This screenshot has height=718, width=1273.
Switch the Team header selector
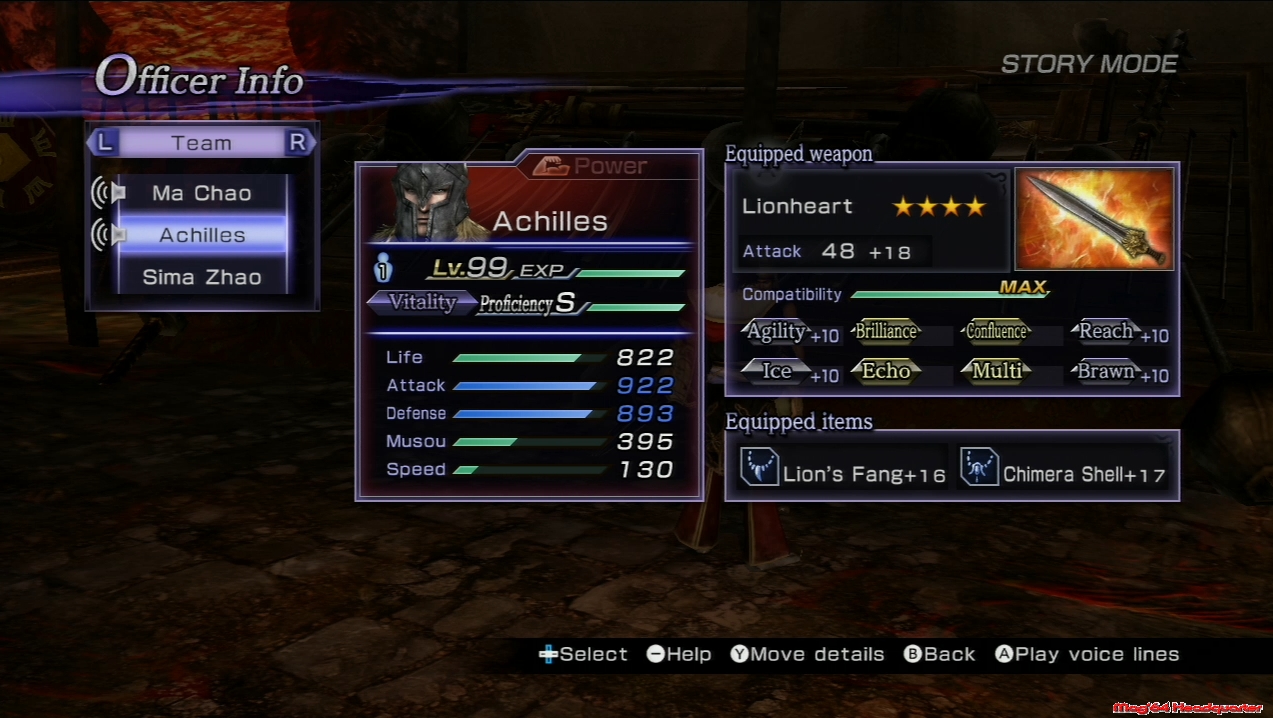pyautogui.click(x=201, y=143)
